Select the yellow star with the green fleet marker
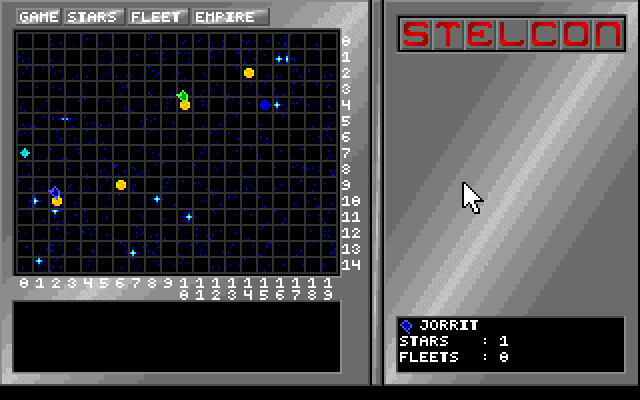Viewport: 640px width, 400px height. pos(185,104)
